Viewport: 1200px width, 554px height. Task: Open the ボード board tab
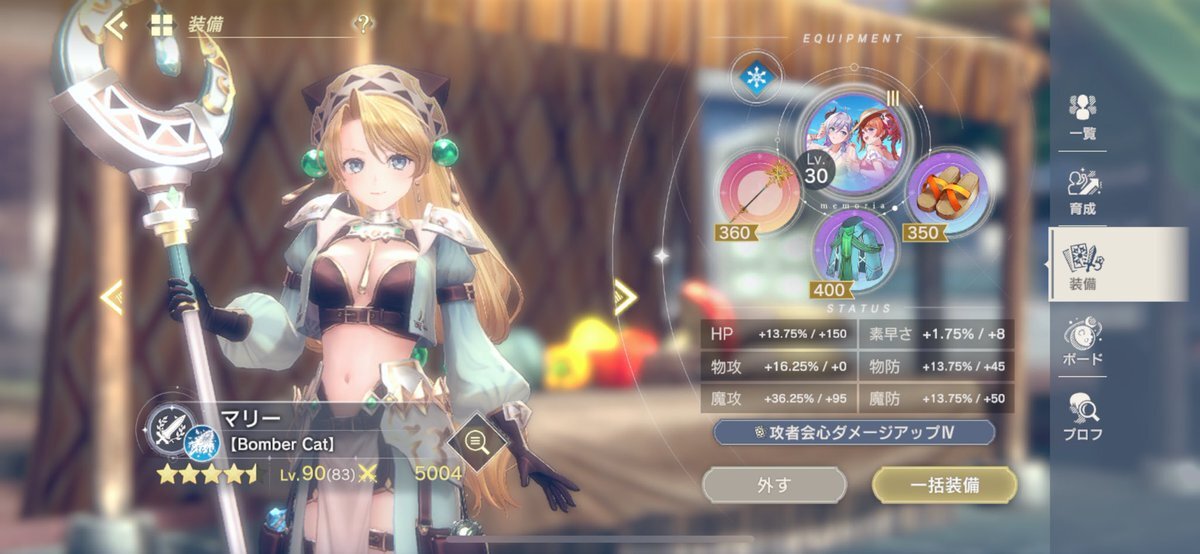[x=1082, y=340]
